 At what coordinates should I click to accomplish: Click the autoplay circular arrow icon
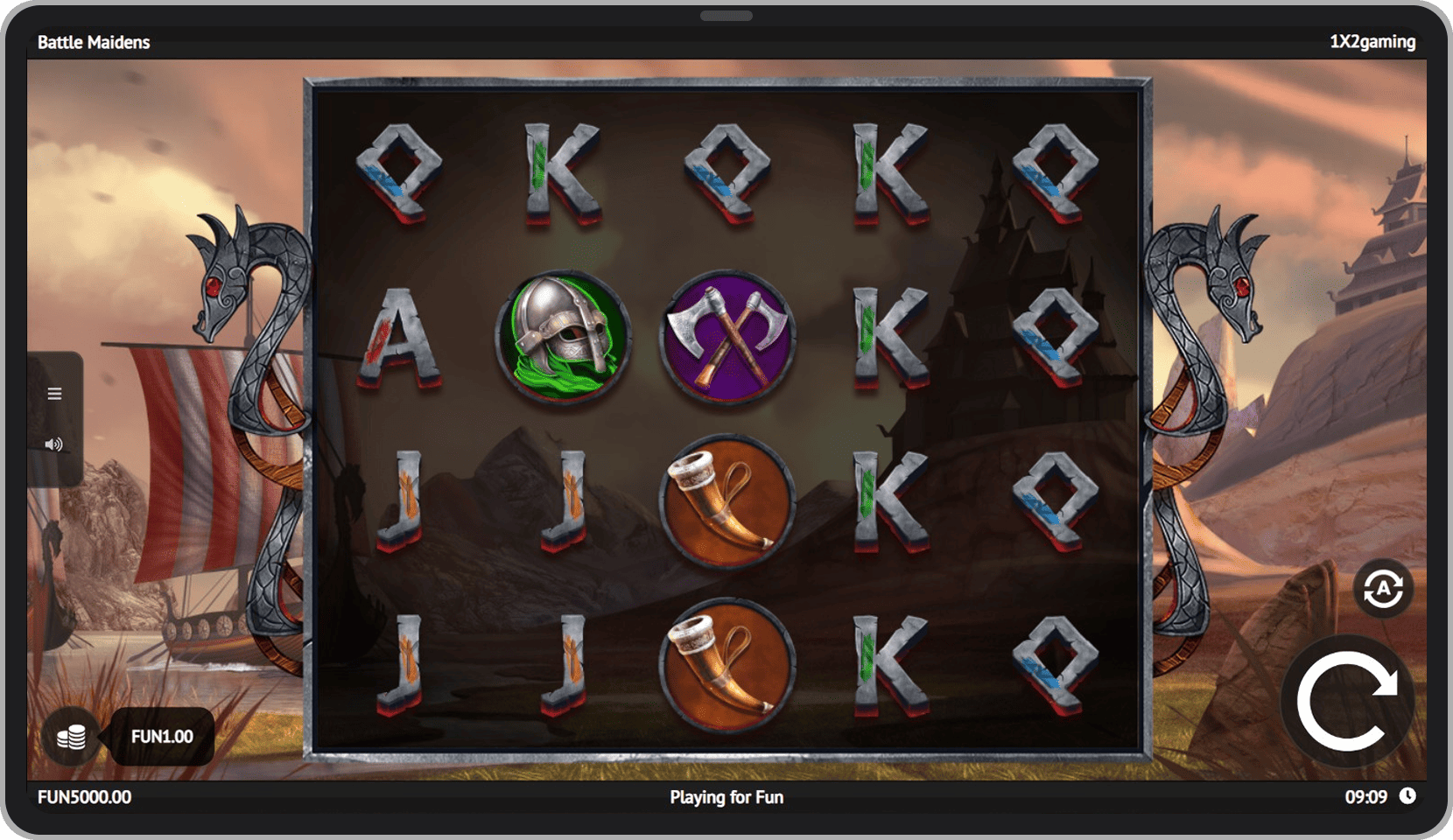click(1383, 588)
